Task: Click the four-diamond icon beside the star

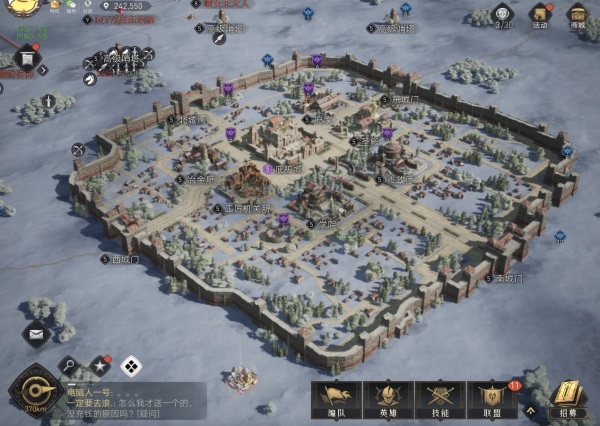Action: [x=130, y=366]
